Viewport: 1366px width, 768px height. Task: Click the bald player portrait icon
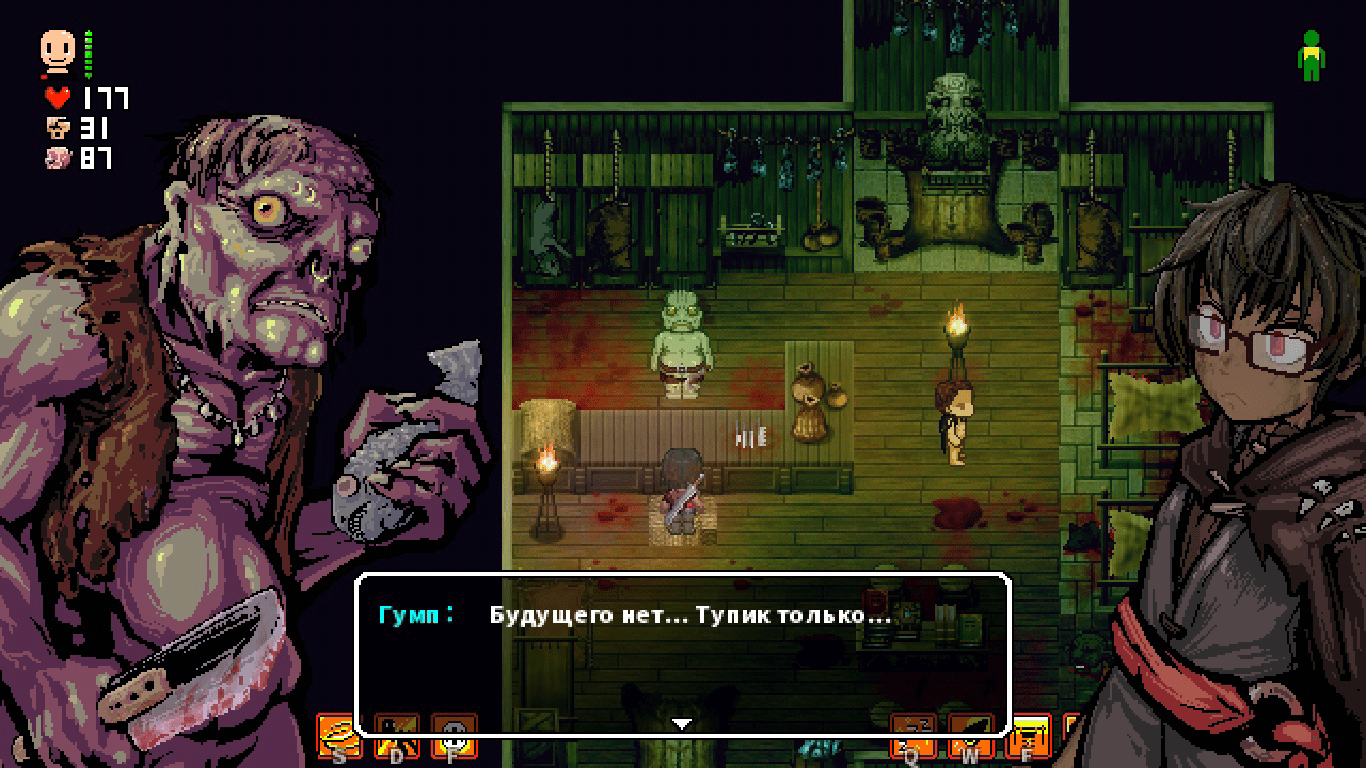58,47
